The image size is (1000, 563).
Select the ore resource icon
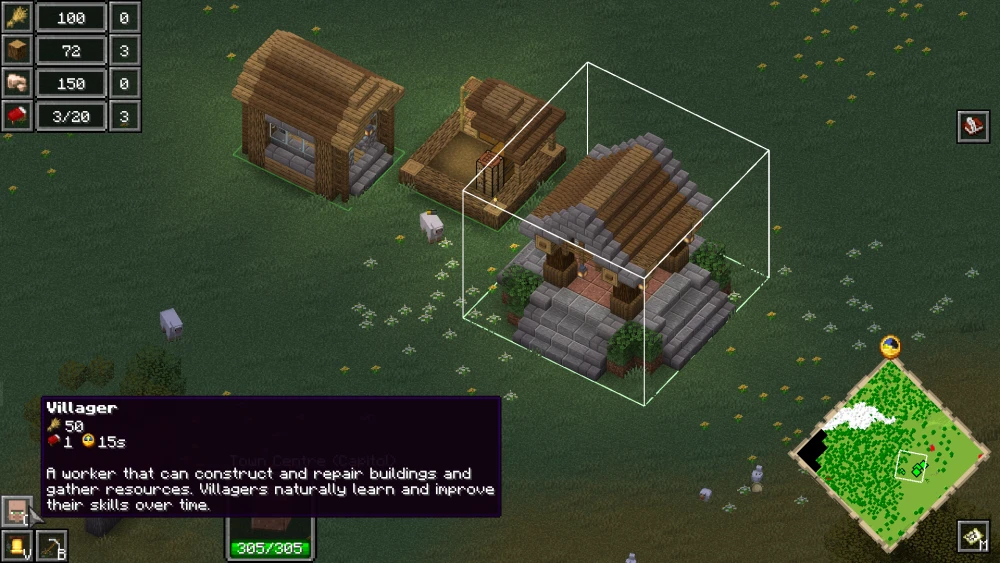[x=17, y=83]
